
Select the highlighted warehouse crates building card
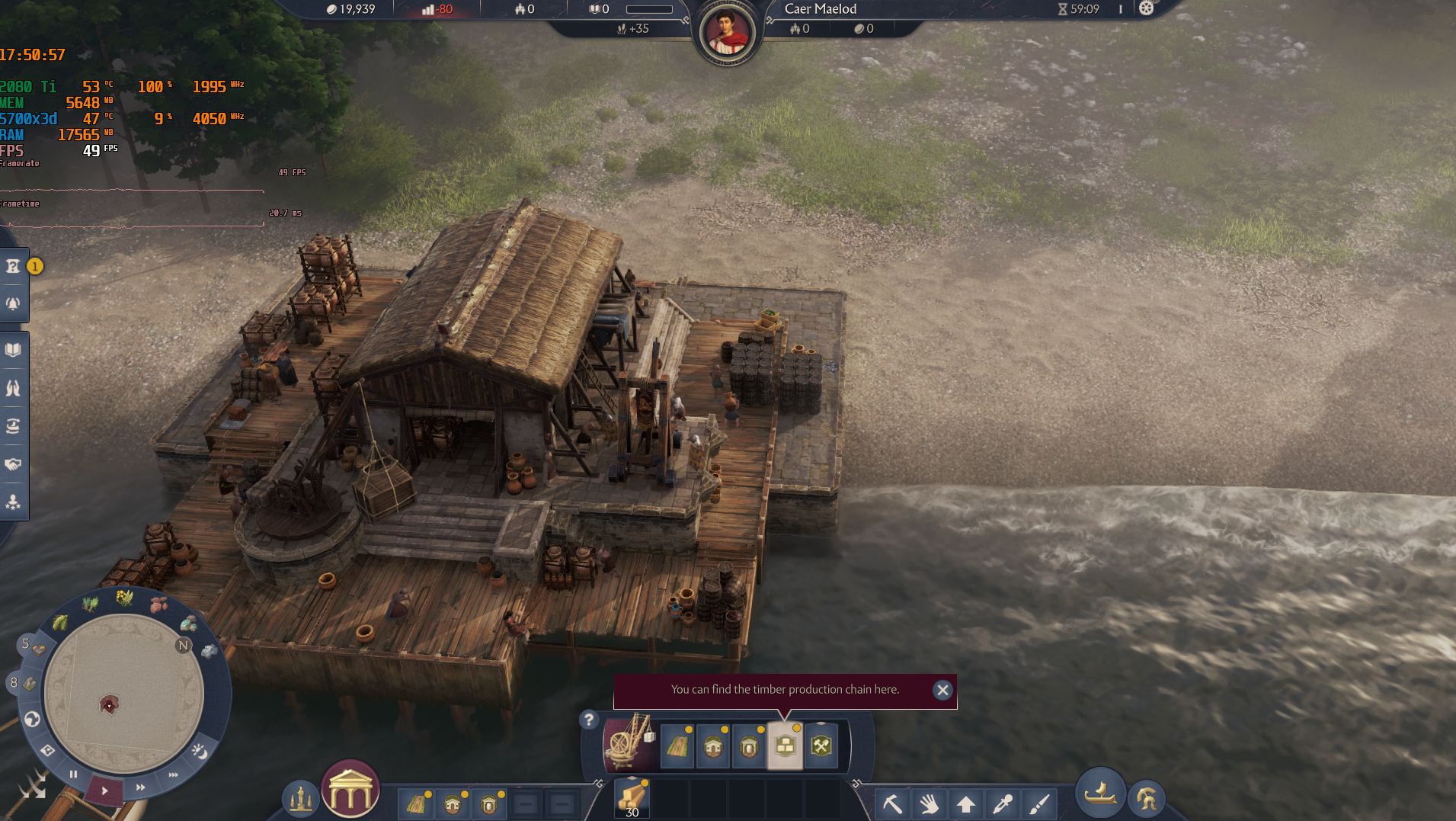(x=785, y=746)
